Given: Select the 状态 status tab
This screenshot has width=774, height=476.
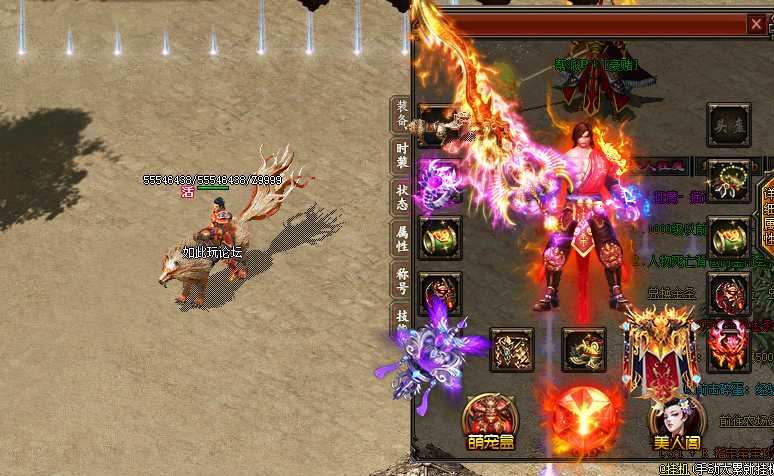Looking at the screenshot, I should click(x=401, y=196).
